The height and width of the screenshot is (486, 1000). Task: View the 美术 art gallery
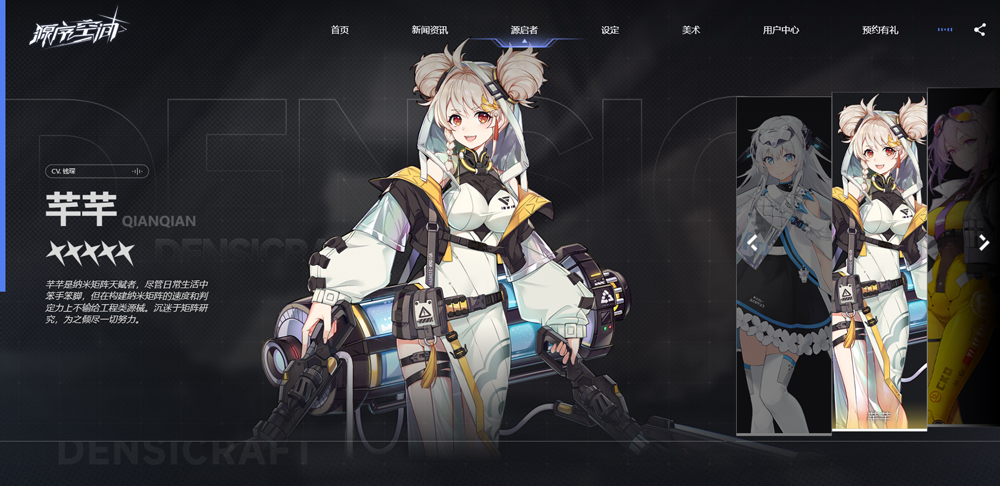tap(691, 30)
